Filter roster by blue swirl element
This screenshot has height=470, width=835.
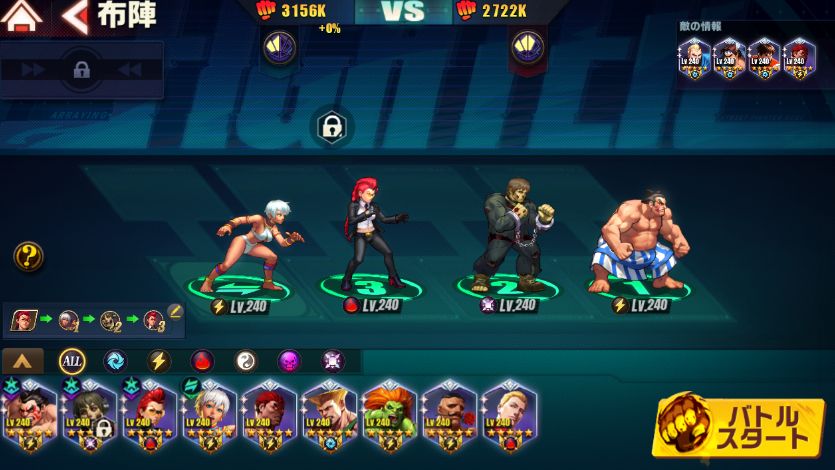tap(115, 361)
